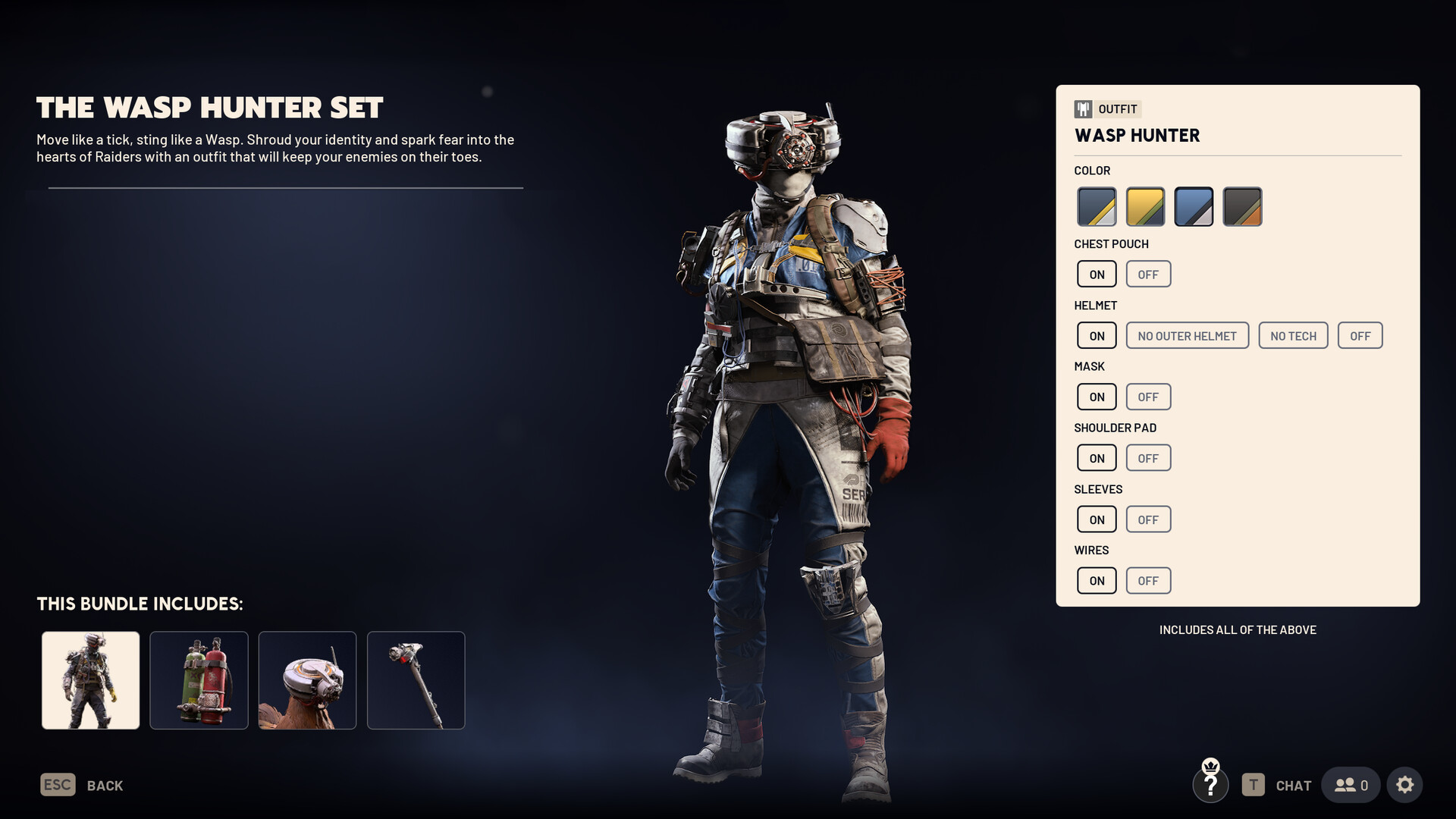
Task: Preview the rooster helmet item
Action: [x=307, y=680]
